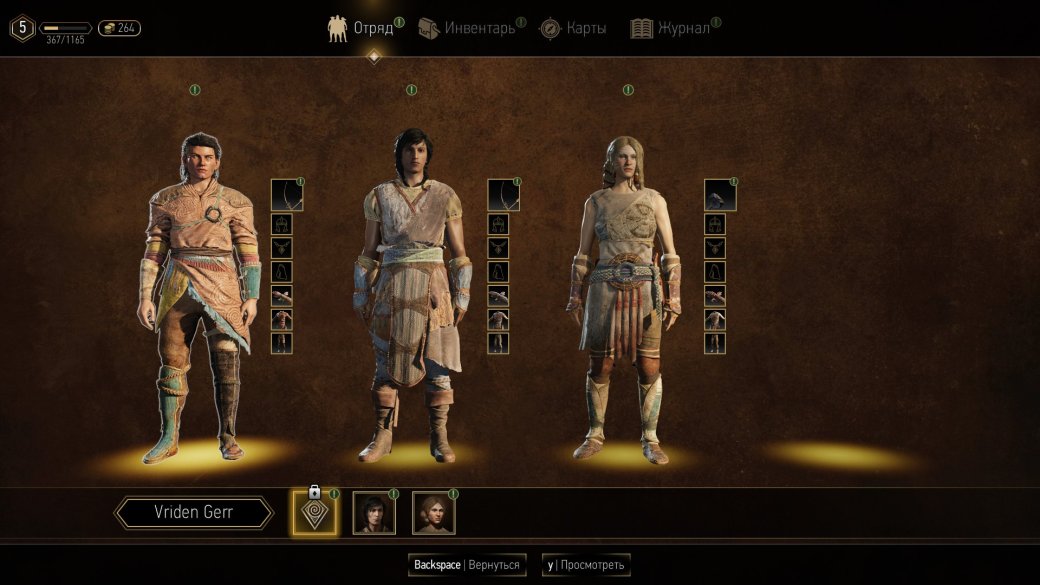The width and height of the screenshot is (1040, 585).
Task: Choose the dark-haired companion portrait thumbnail
Action: click(374, 513)
